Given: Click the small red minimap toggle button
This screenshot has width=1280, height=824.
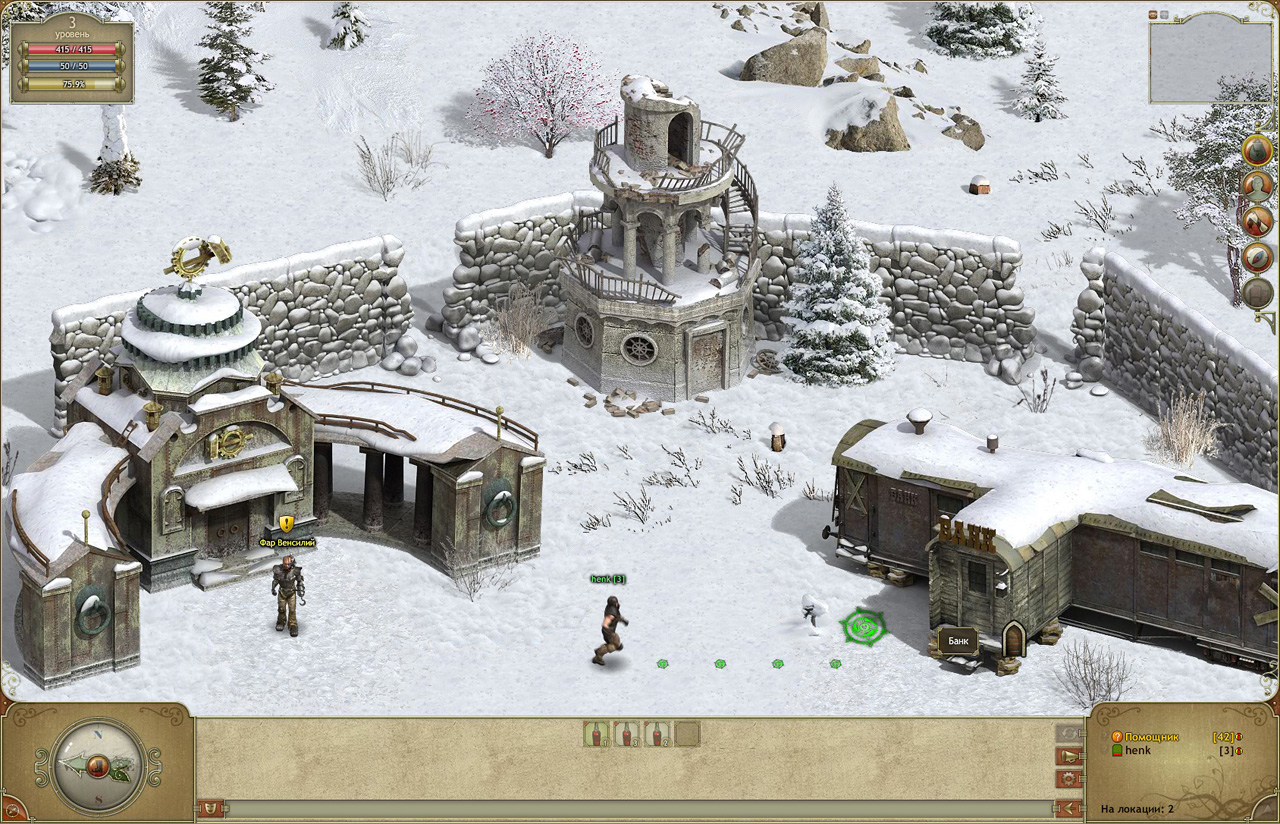Looking at the screenshot, I should 1153,14.
